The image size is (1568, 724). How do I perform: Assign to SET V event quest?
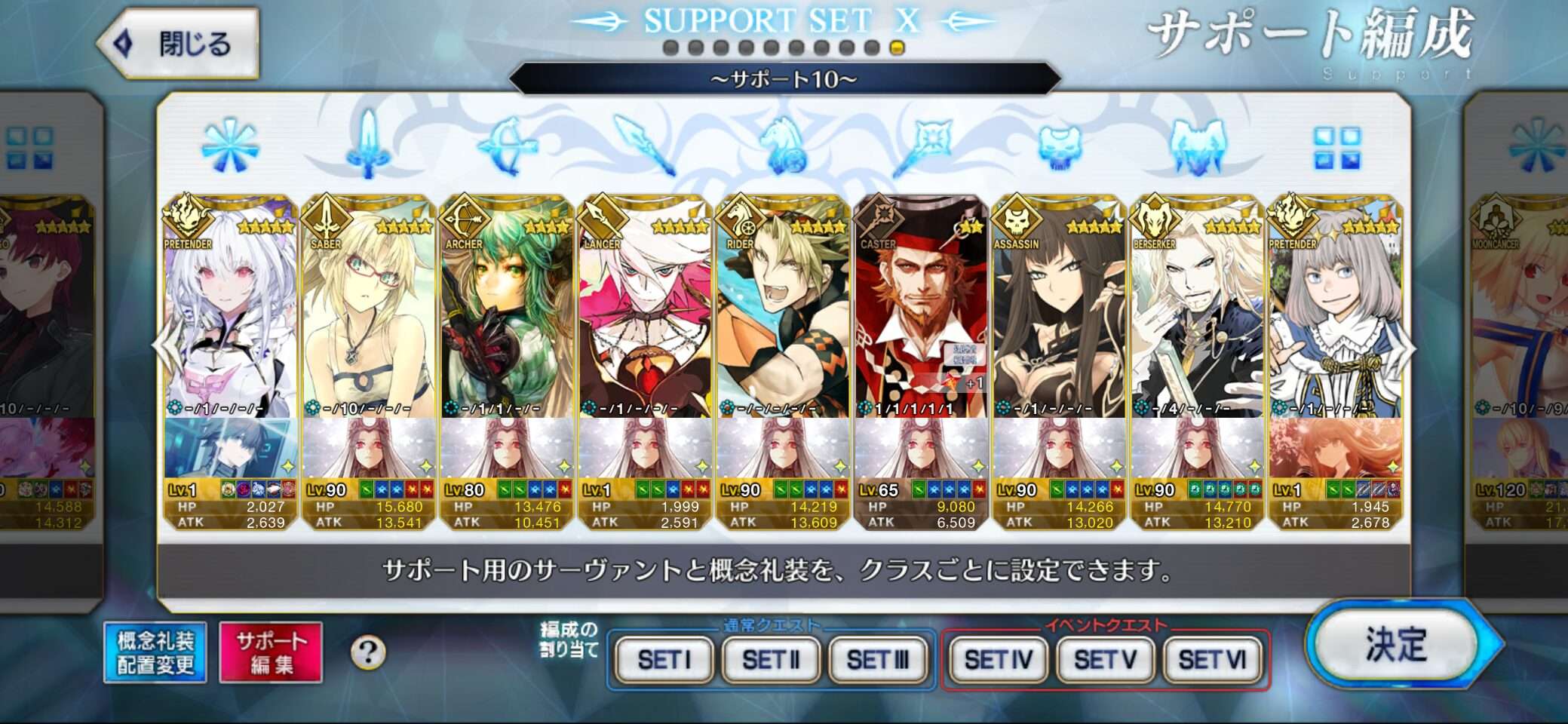point(1105,660)
